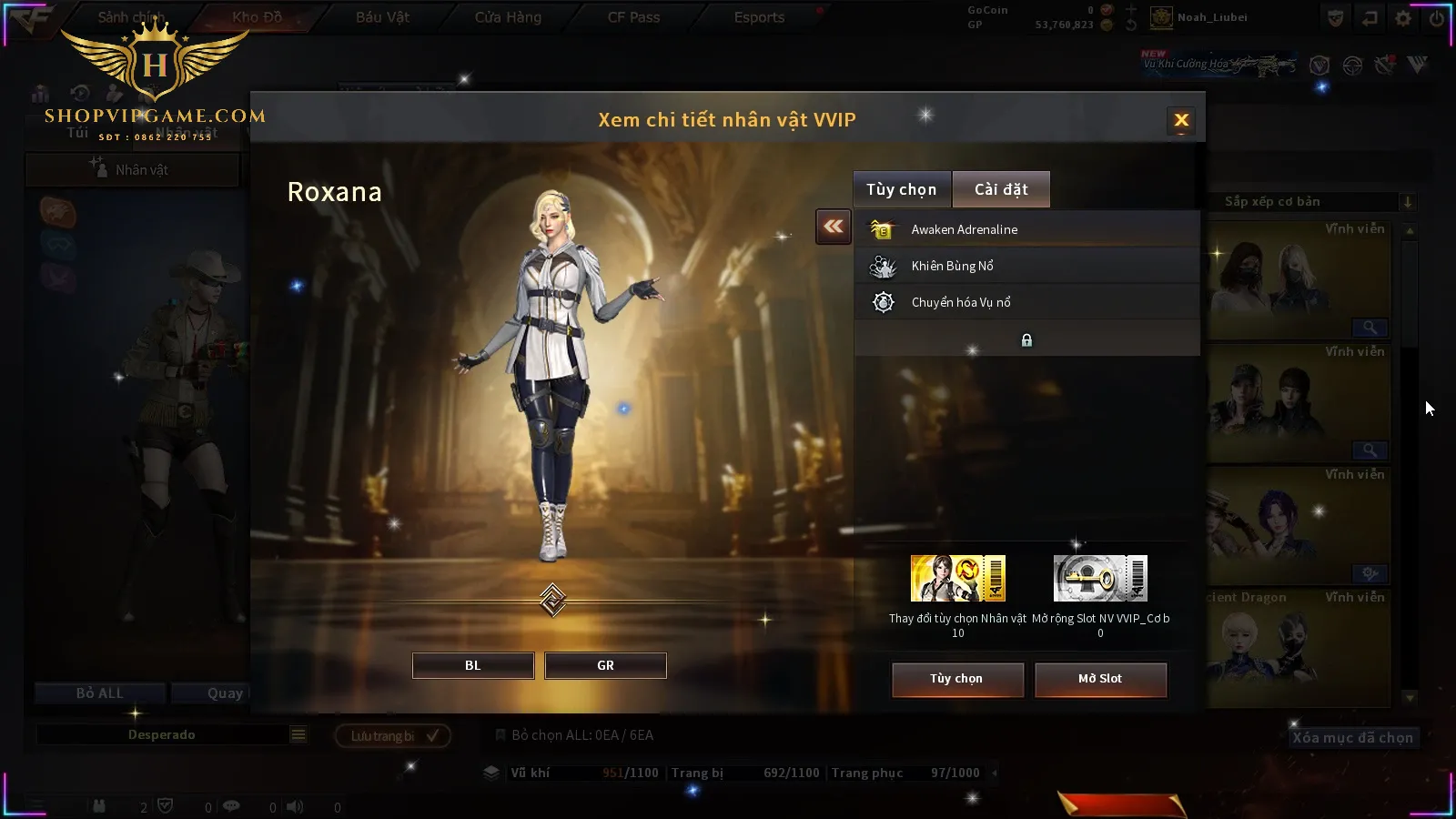The height and width of the screenshot is (819, 1456).
Task: Click the double-arrow collapse button
Action: click(833, 227)
